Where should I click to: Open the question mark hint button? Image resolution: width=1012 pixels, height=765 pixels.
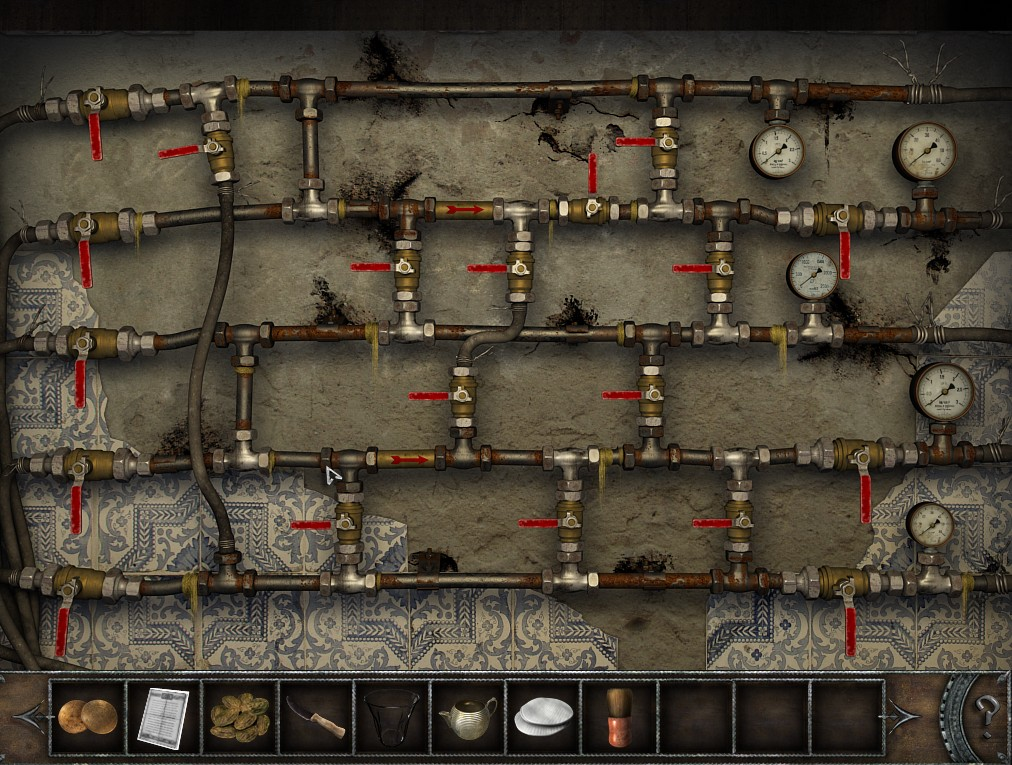click(x=985, y=712)
